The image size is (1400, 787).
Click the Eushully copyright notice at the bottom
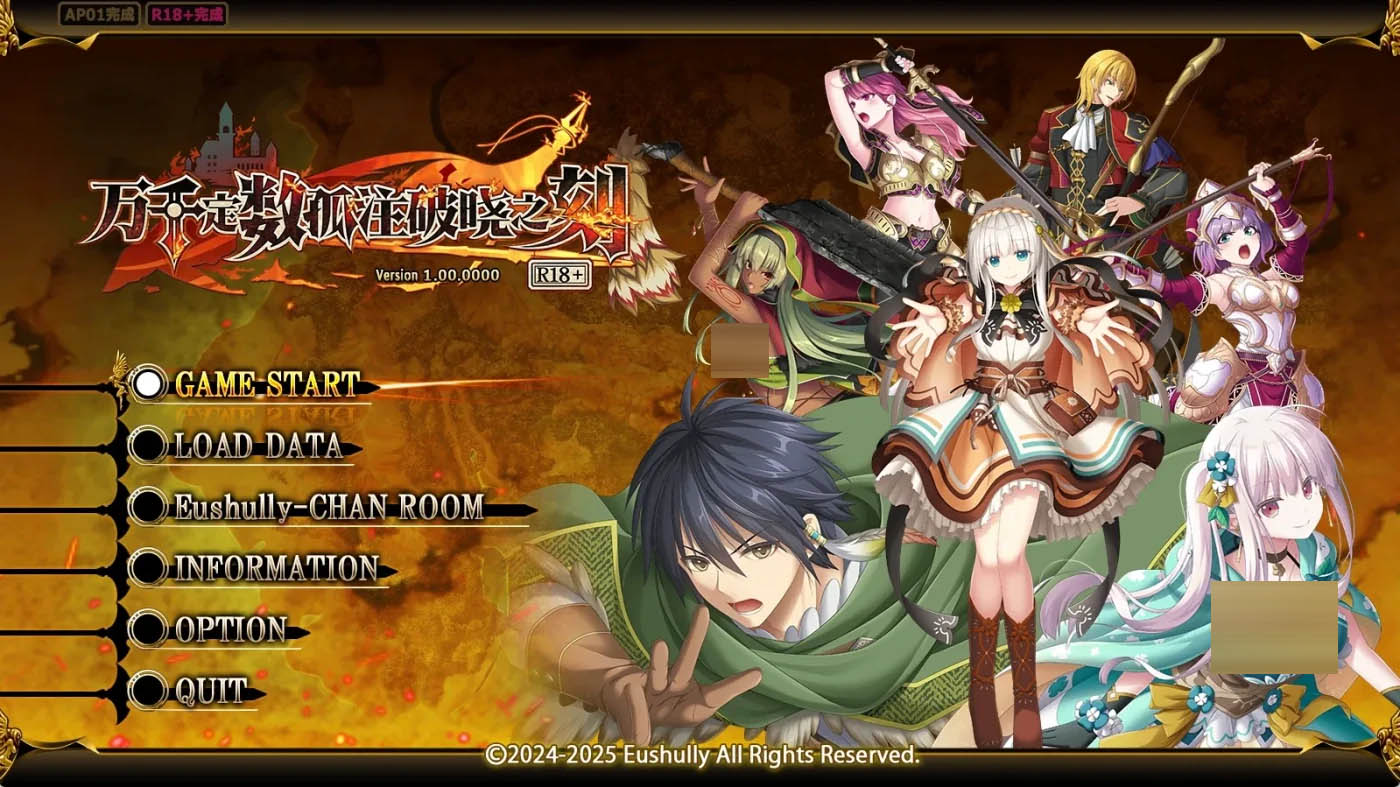point(700,756)
